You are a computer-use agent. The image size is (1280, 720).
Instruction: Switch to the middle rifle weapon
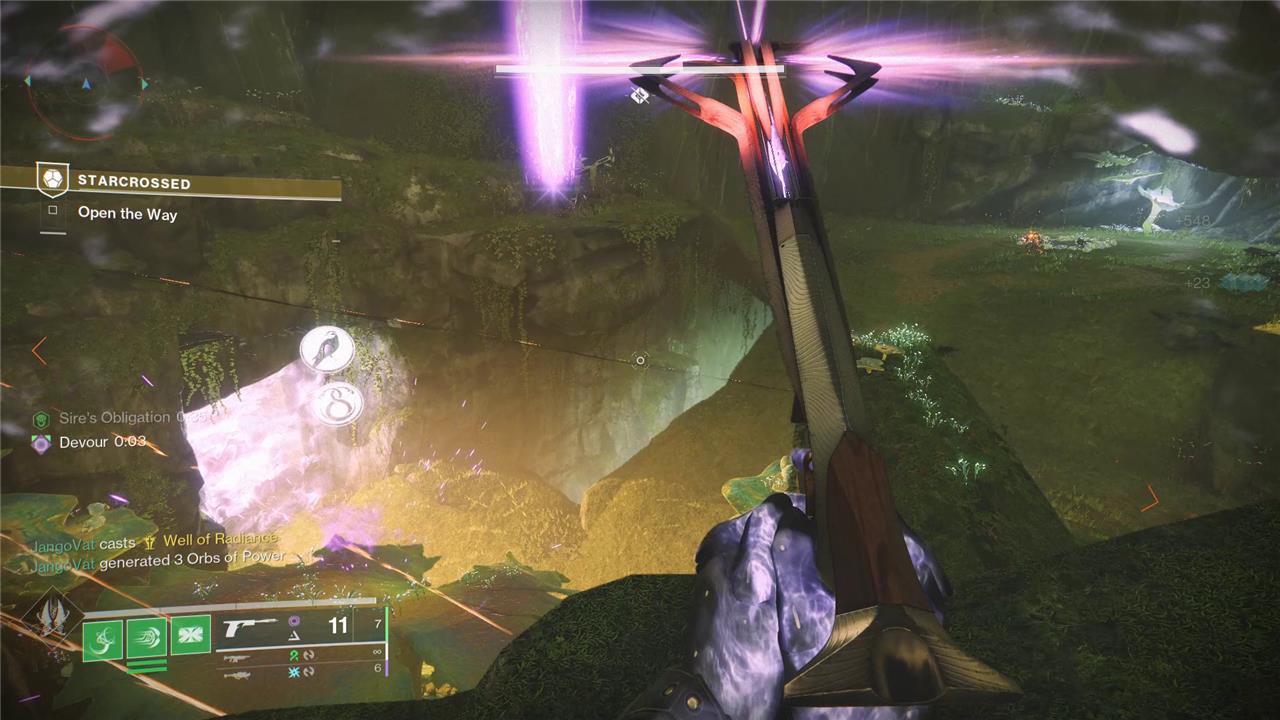coord(237,658)
